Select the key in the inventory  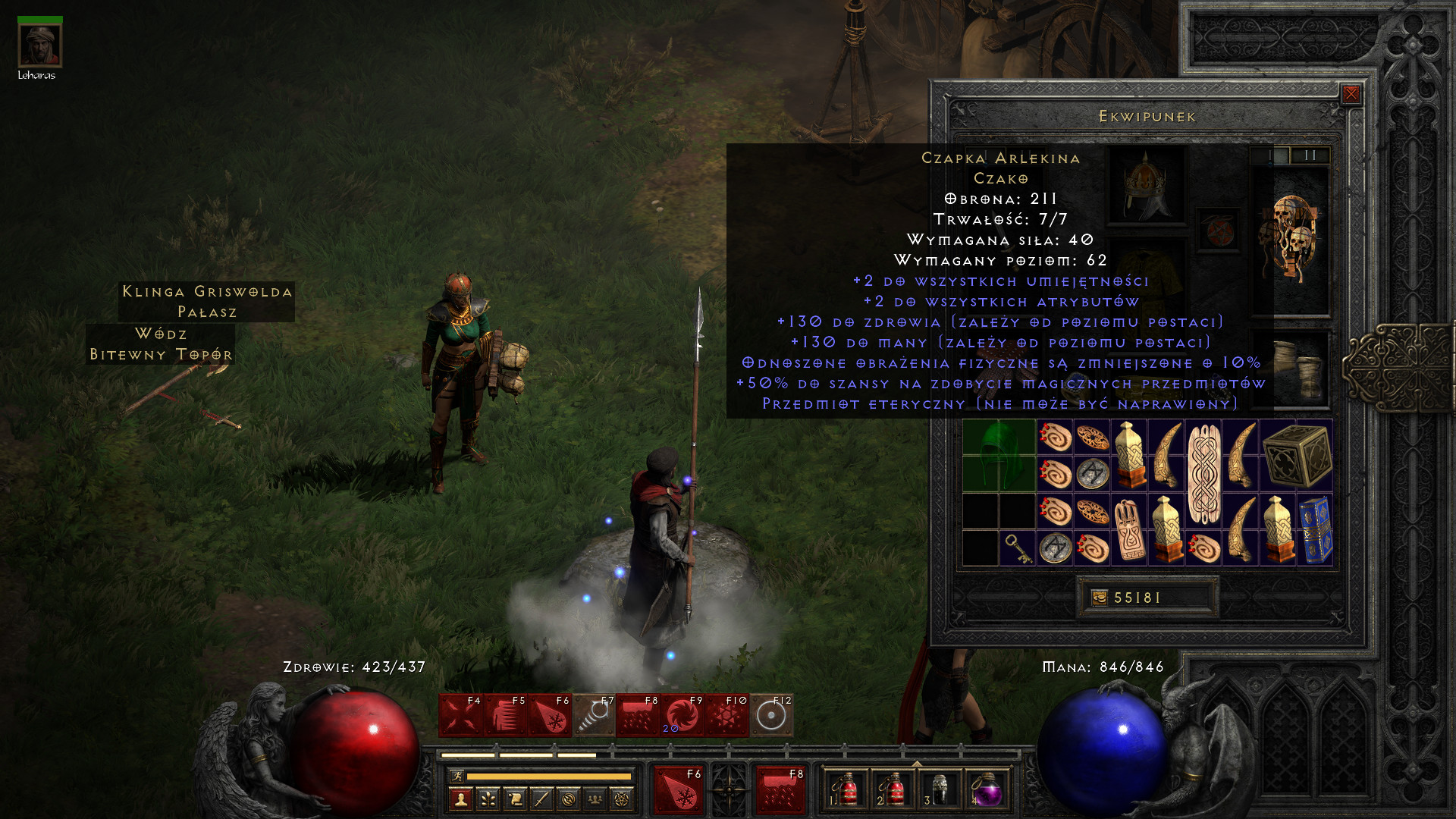click(1017, 548)
